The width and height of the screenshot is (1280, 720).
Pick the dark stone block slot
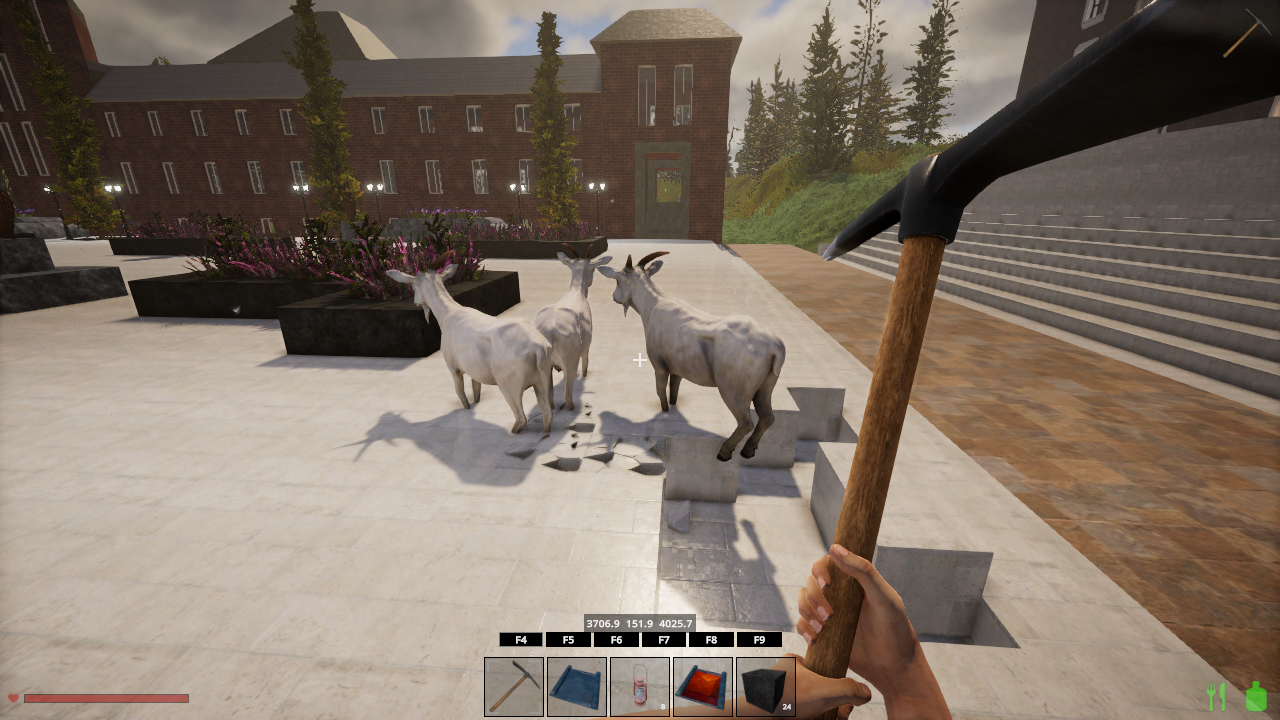(x=766, y=686)
